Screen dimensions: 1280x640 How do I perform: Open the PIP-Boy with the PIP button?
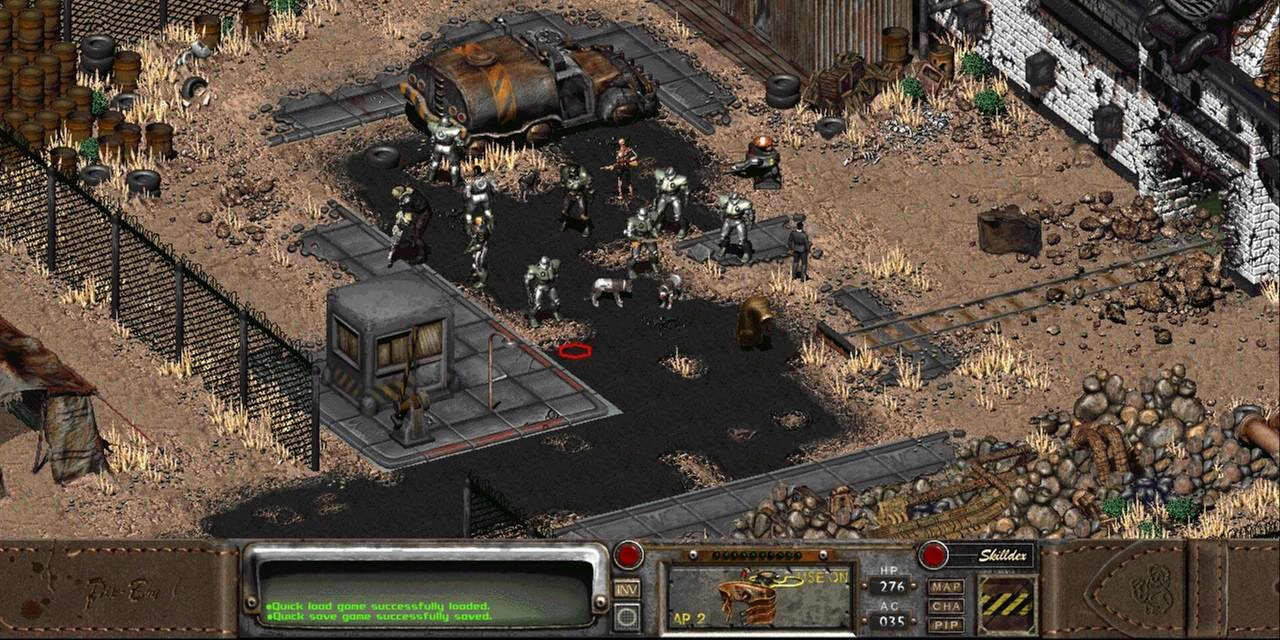click(x=945, y=624)
